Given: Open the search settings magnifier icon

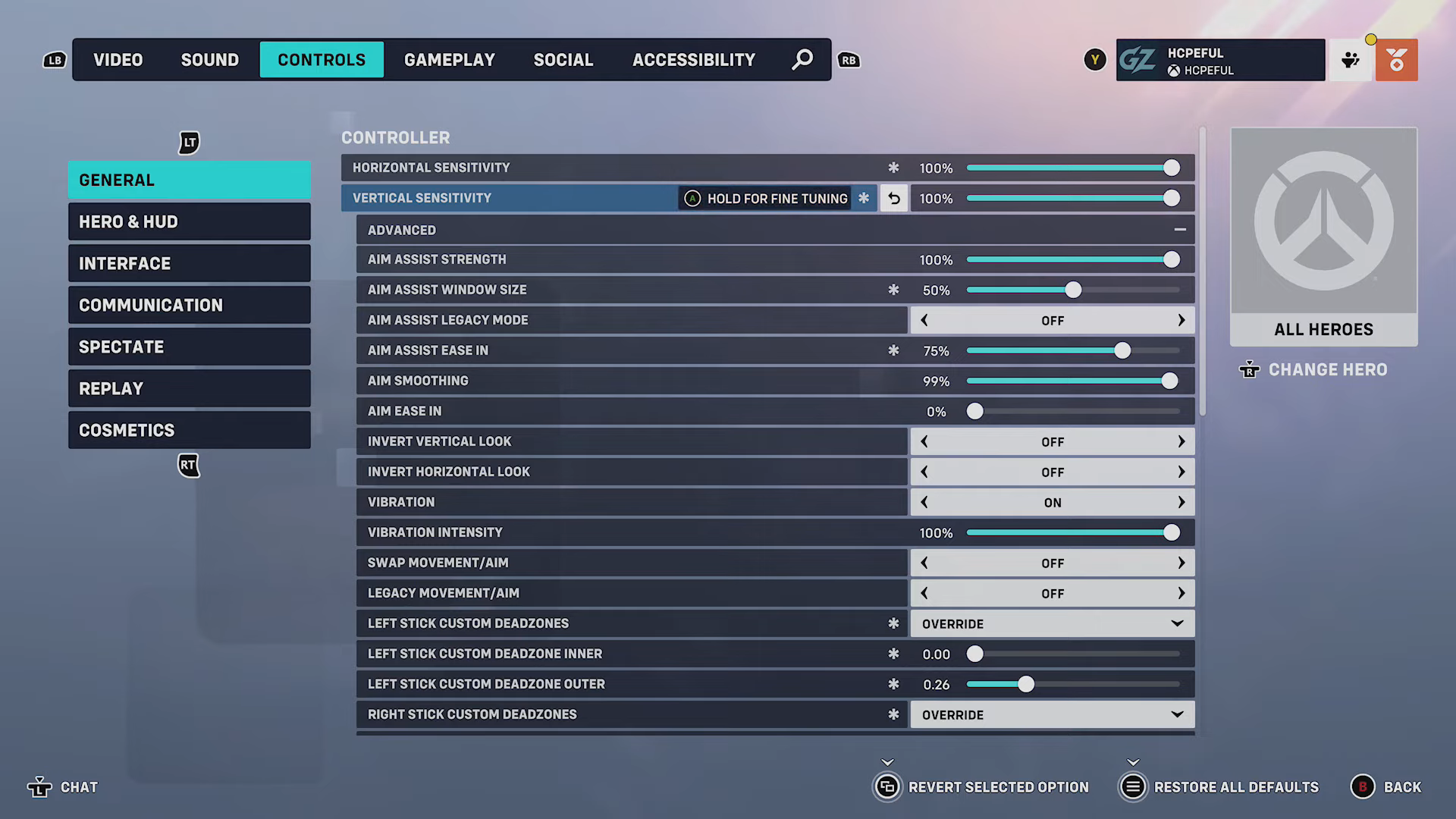Looking at the screenshot, I should [802, 59].
